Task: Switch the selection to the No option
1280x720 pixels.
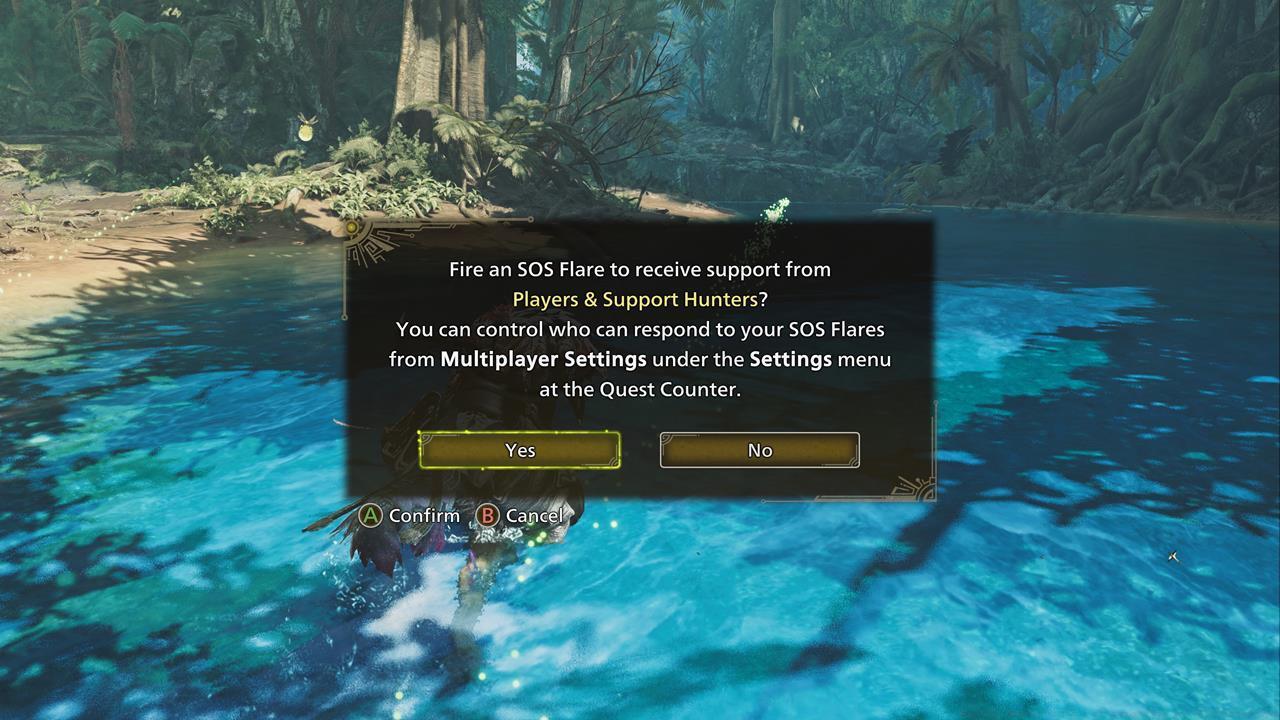Action: click(x=759, y=450)
